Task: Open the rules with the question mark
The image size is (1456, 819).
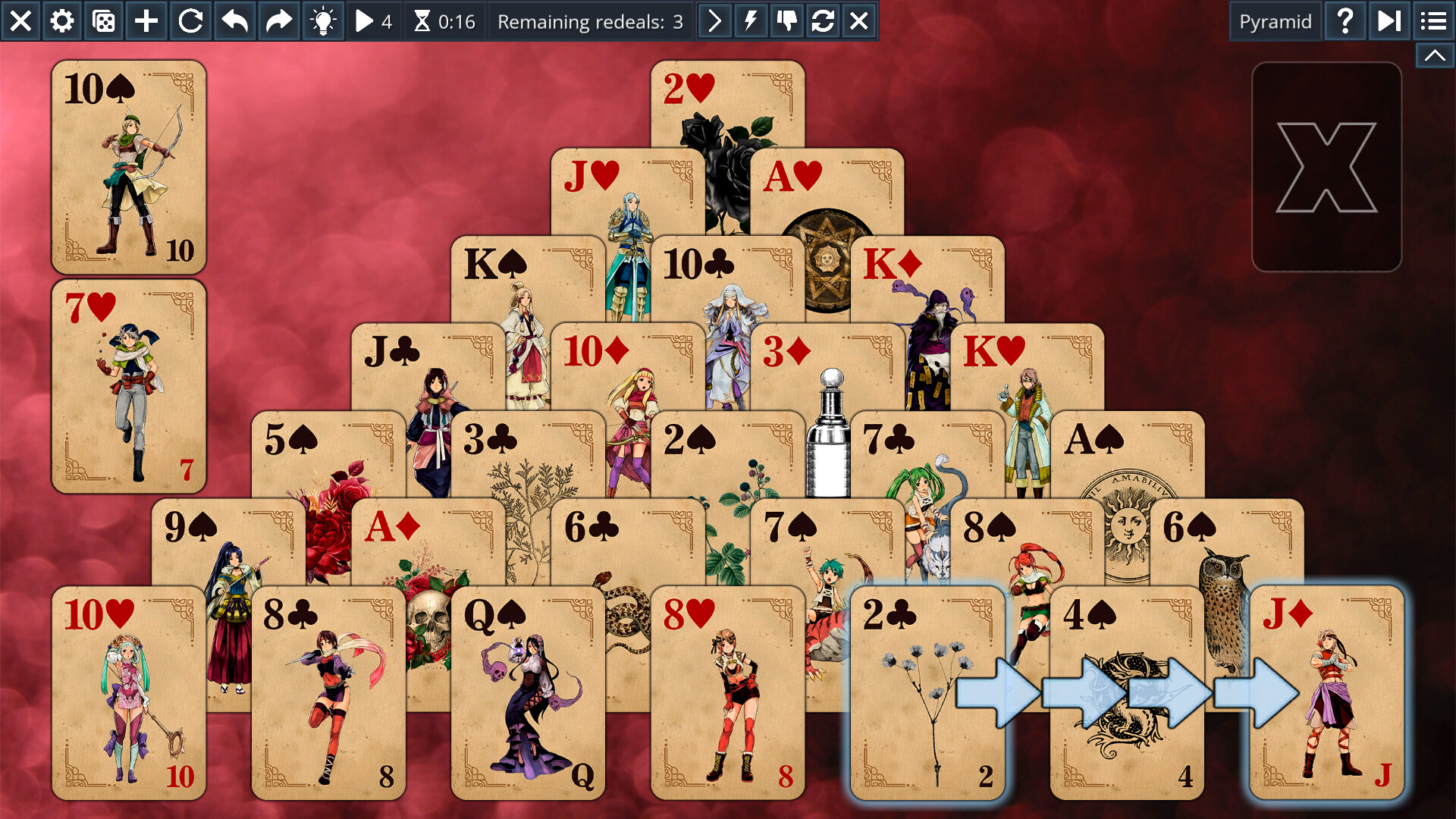Action: 1345,20
